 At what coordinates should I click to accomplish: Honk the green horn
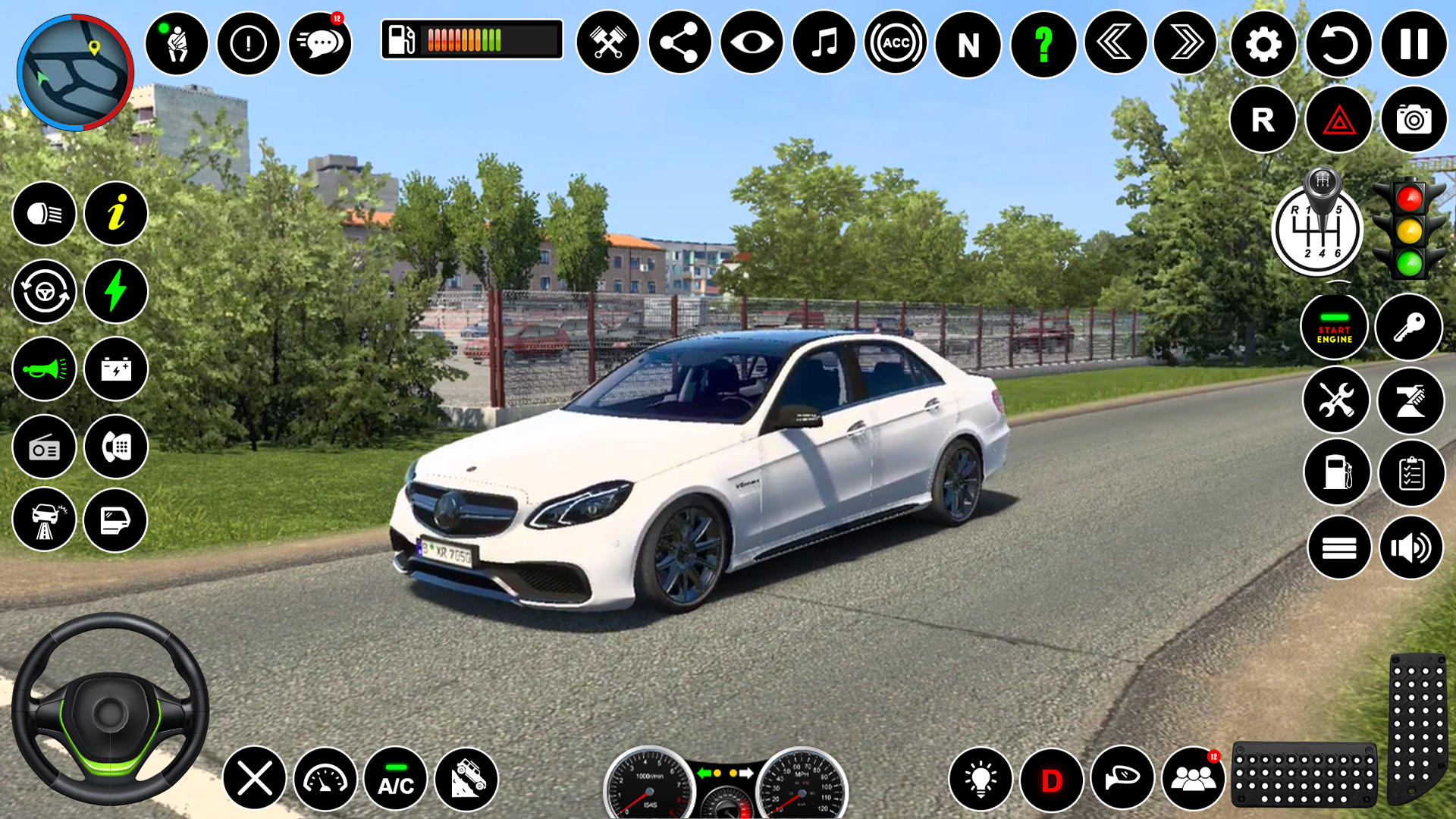click(44, 369)
